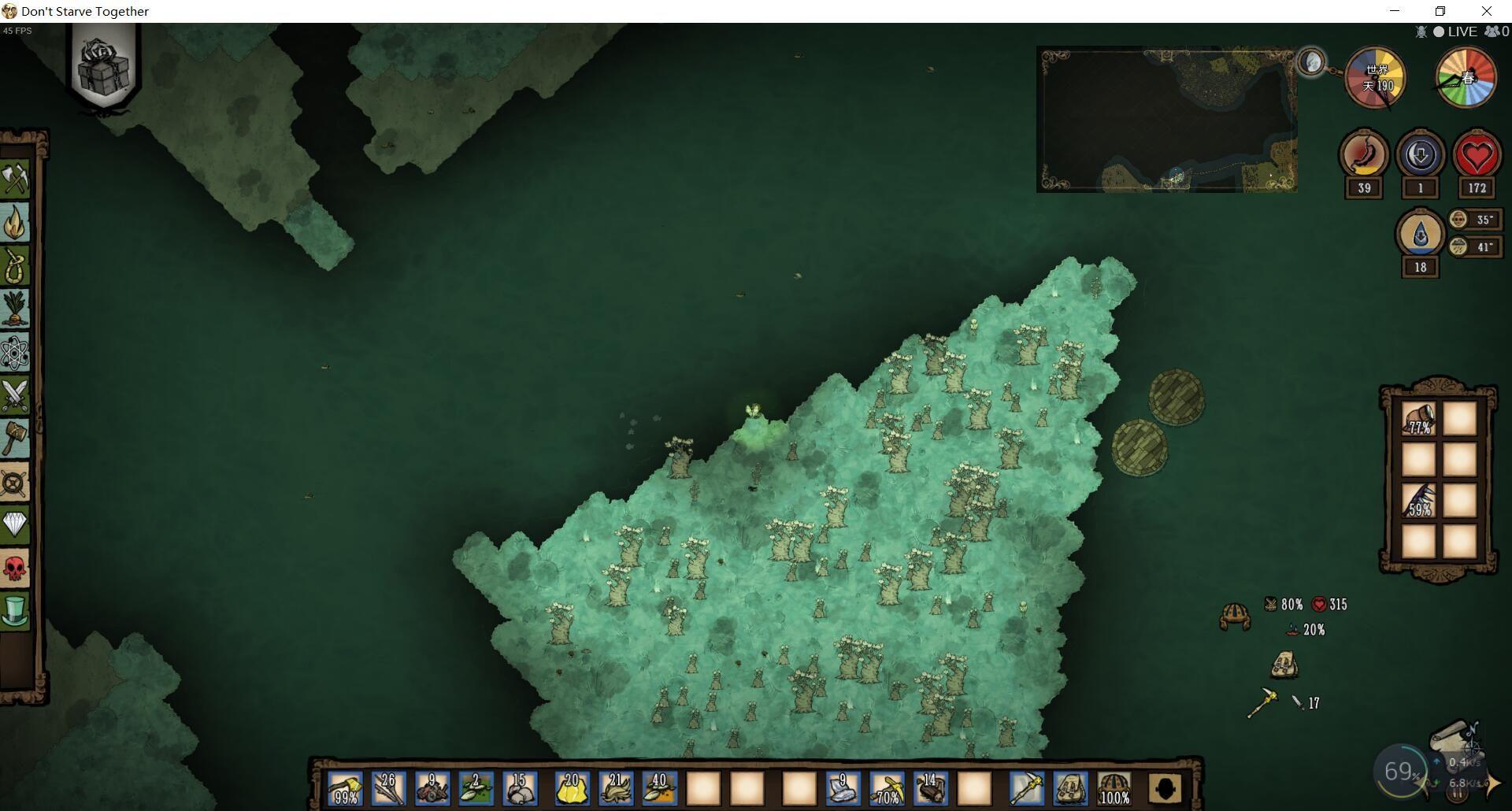Viewport: 1512px width, 811px height.
Task: Open the Food and farming crafting tab
Action: click(16, 309)
